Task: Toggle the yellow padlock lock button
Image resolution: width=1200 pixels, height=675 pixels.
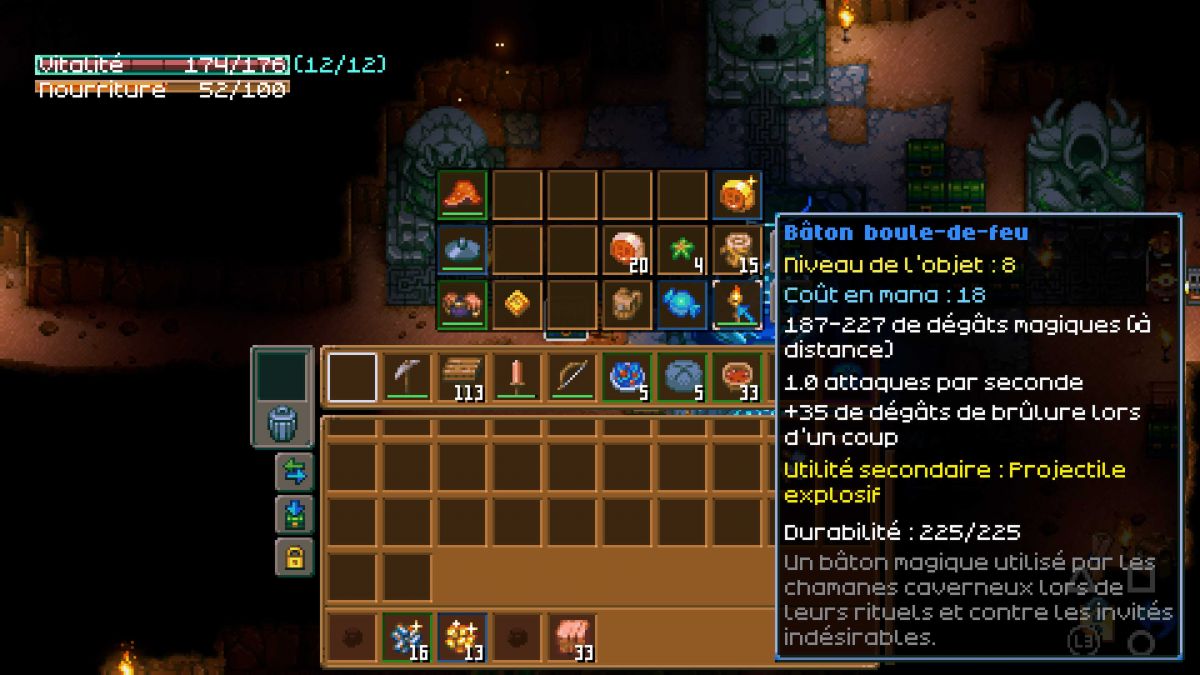Action: 294,557
